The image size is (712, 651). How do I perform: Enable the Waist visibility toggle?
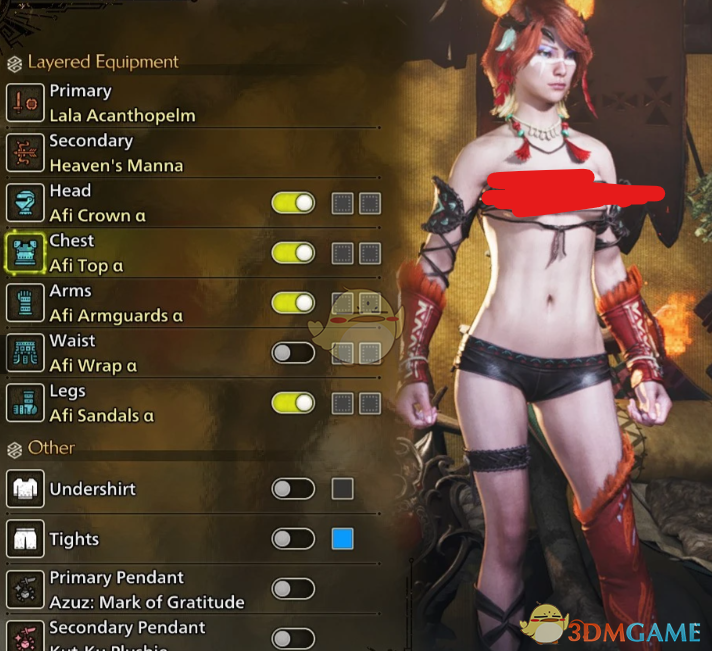click(292, 352)
